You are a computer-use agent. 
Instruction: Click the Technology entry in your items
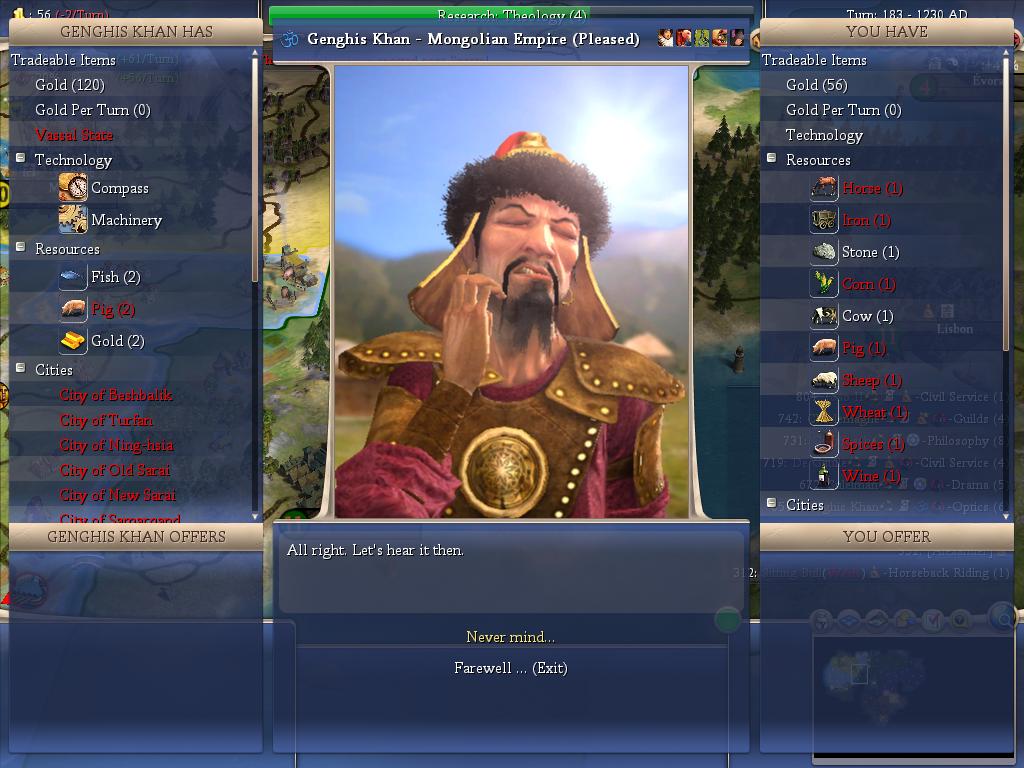pos(824,135)
